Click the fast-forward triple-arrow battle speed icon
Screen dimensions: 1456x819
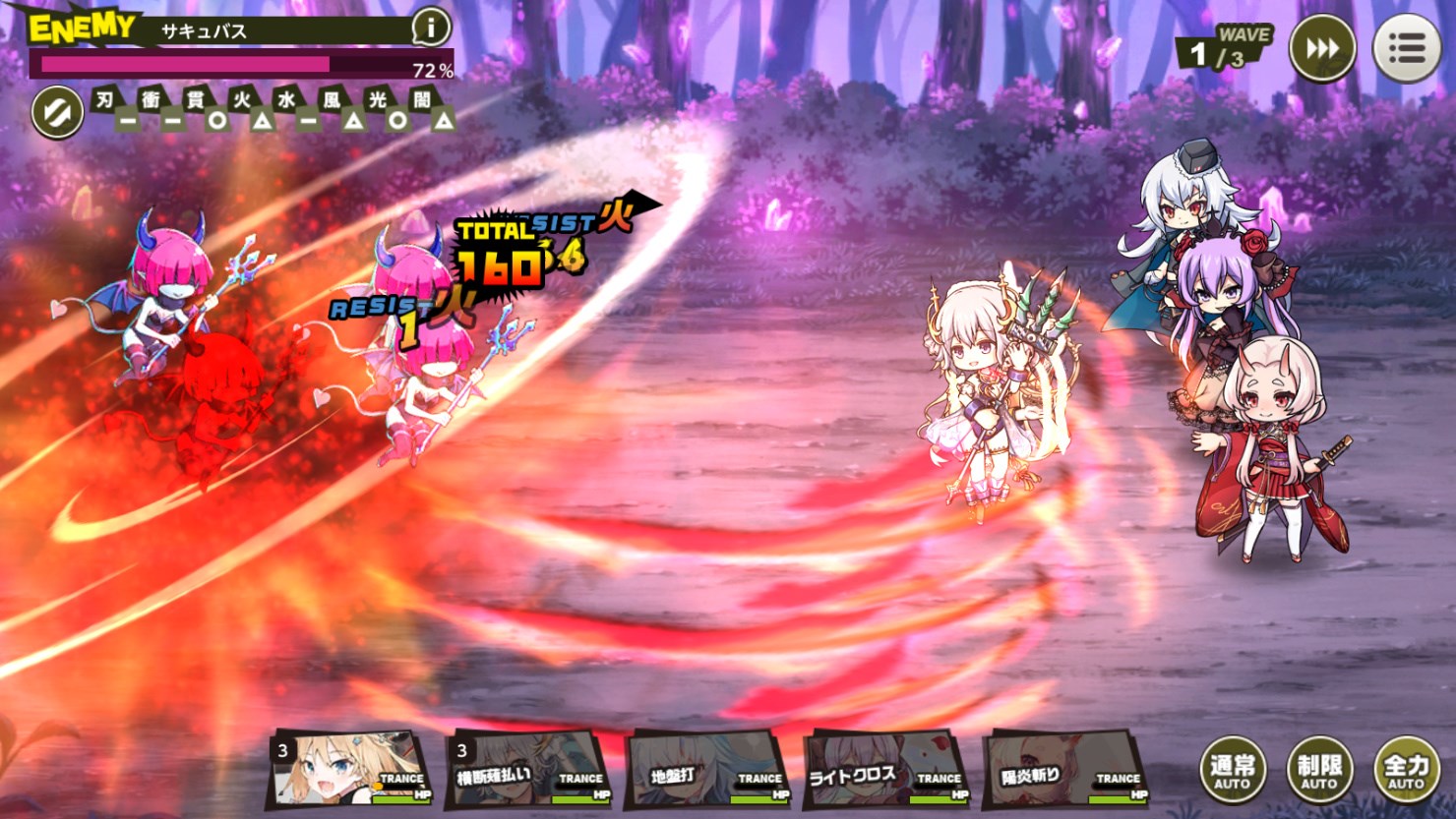(x=1321, y=45)
